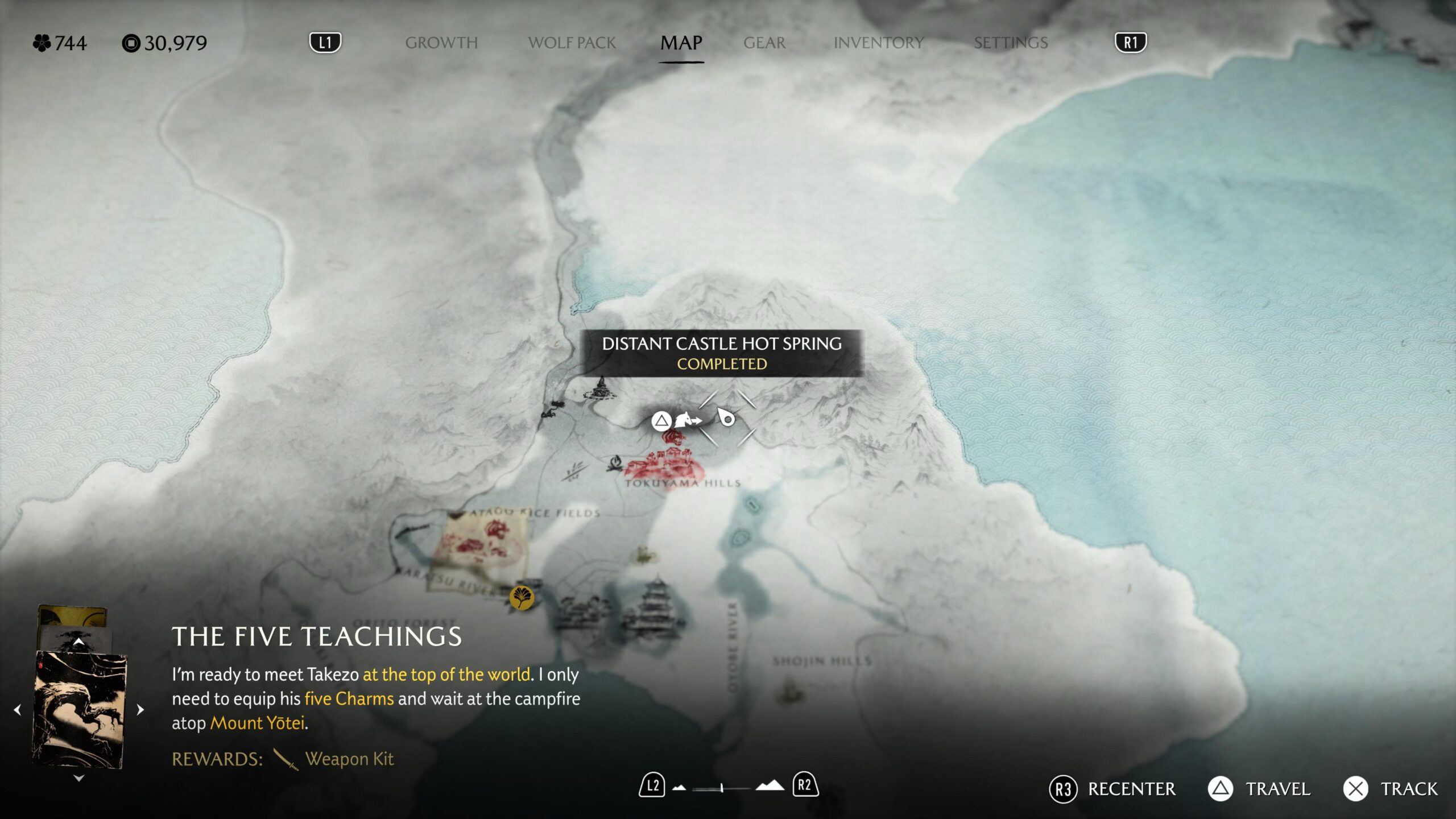Open the Wolf Pack tab
This screenshot has height=819, width=1456.
coord(572,43)
